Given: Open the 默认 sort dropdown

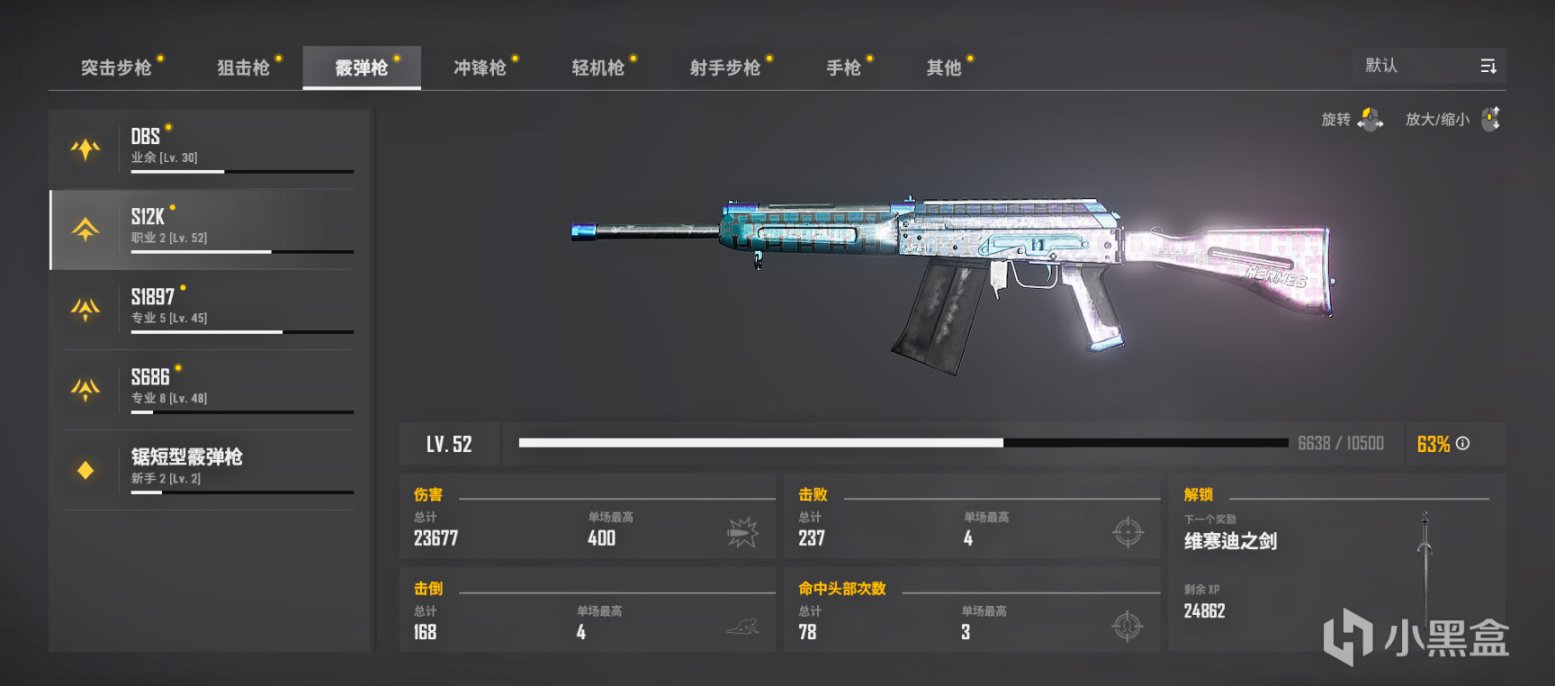Looking at the screenshot, I should coord(1429,66).
